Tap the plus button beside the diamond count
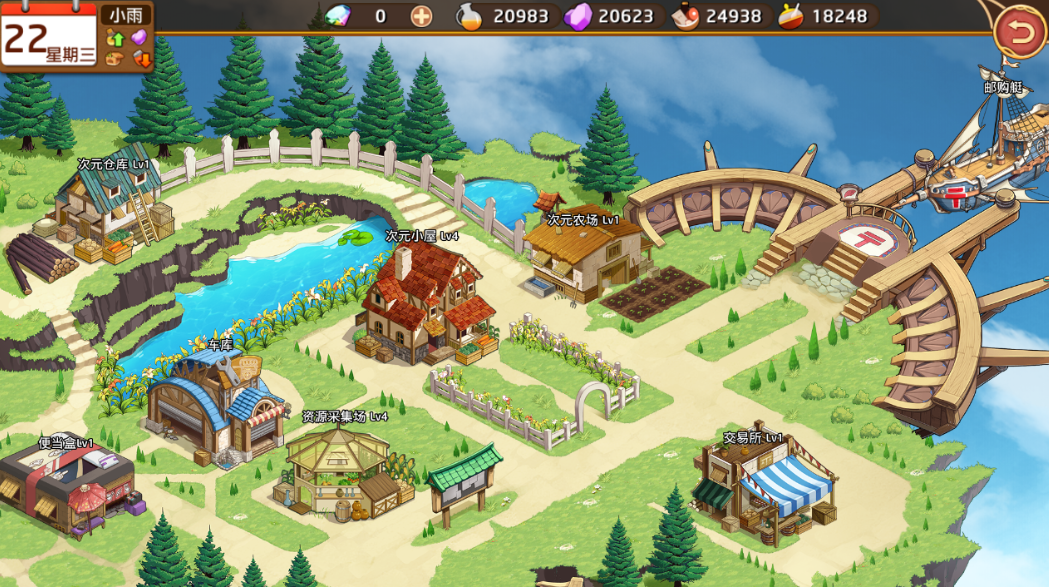The image size is (1049, 587). (x=422, y=16)
